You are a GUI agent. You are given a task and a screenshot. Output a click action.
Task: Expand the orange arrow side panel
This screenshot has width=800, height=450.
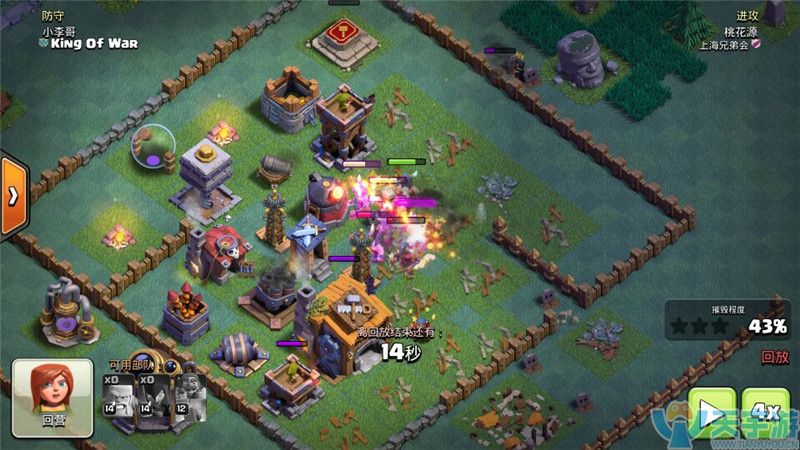pos(12,196)
